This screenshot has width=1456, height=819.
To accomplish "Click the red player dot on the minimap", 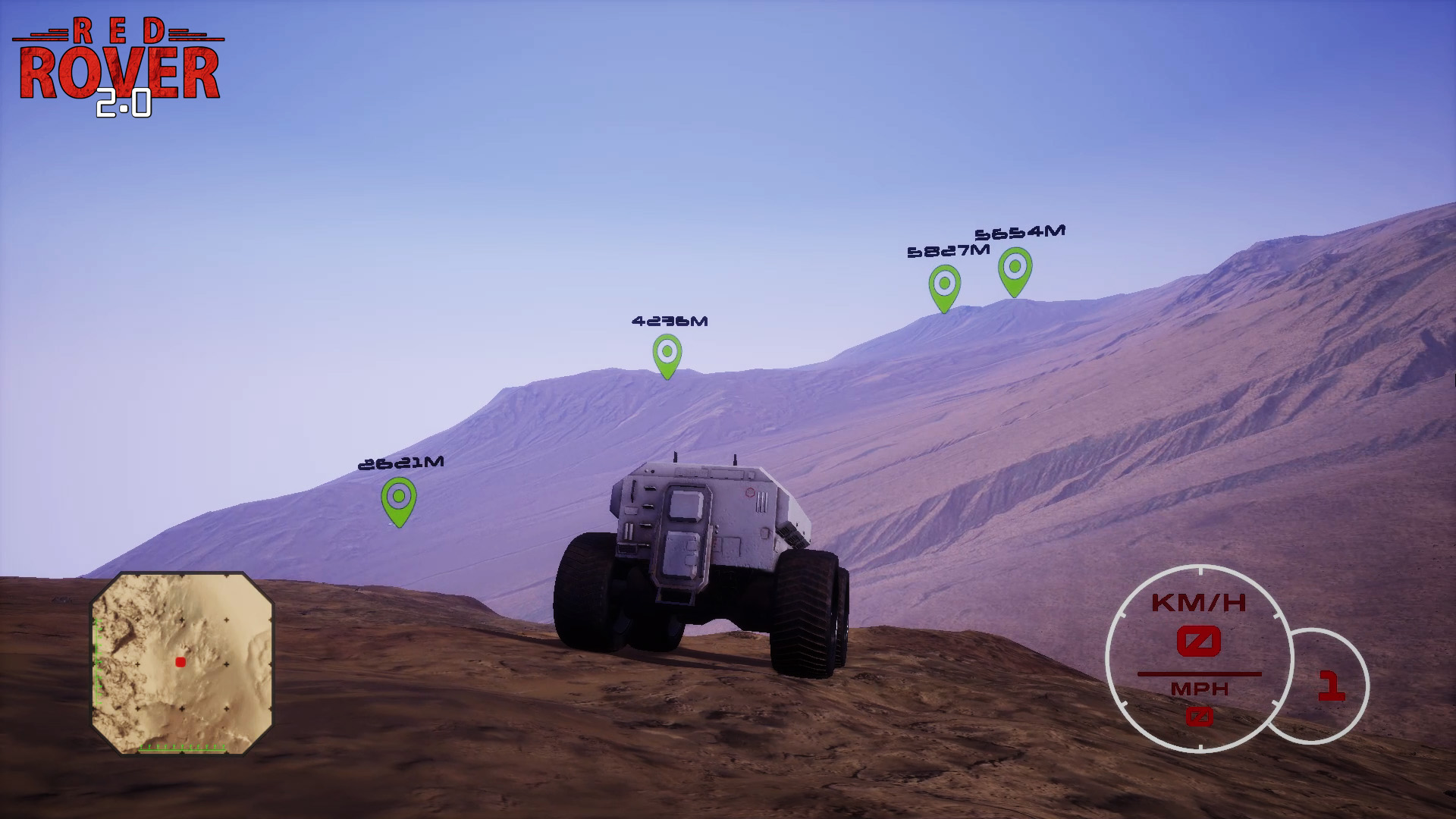I will [180, 662].
